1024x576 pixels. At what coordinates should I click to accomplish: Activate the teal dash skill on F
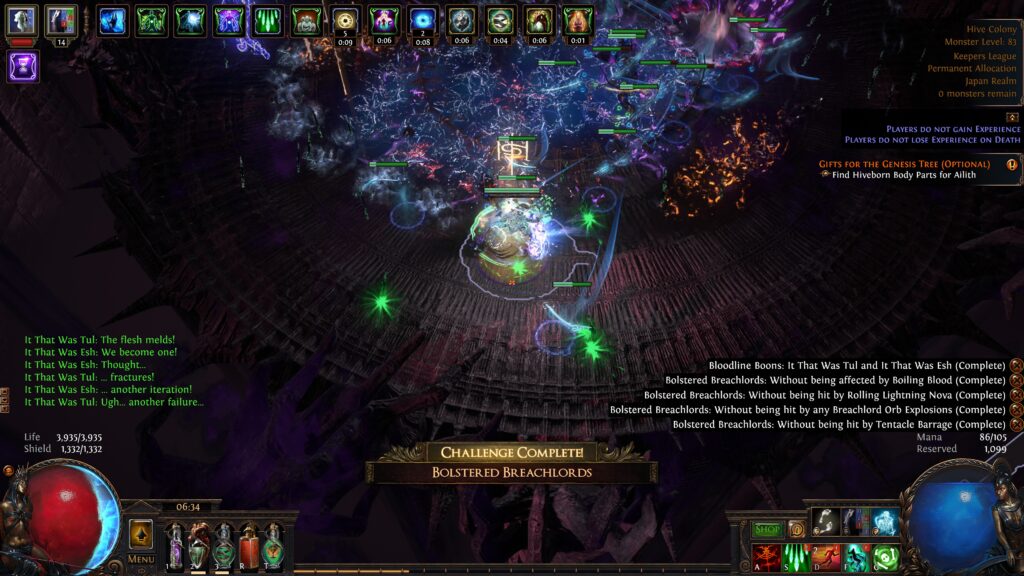[856, 558]
